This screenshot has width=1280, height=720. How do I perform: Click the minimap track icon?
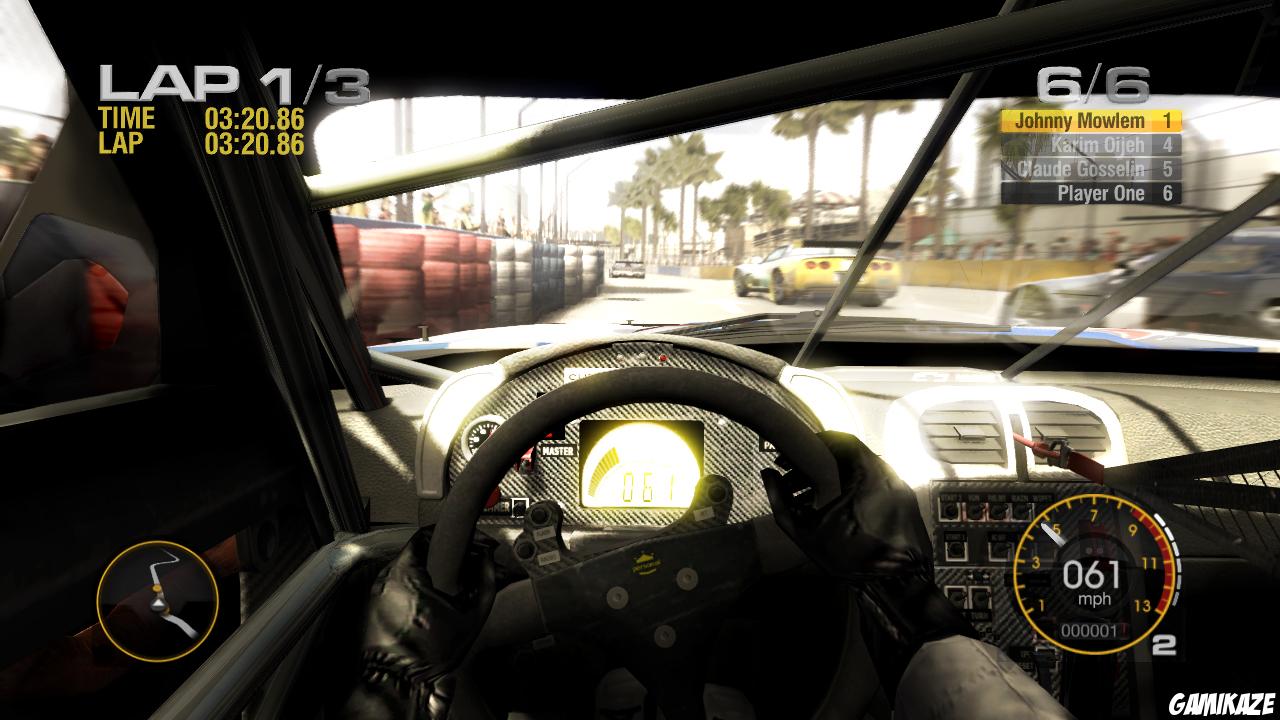pos(158,598)
